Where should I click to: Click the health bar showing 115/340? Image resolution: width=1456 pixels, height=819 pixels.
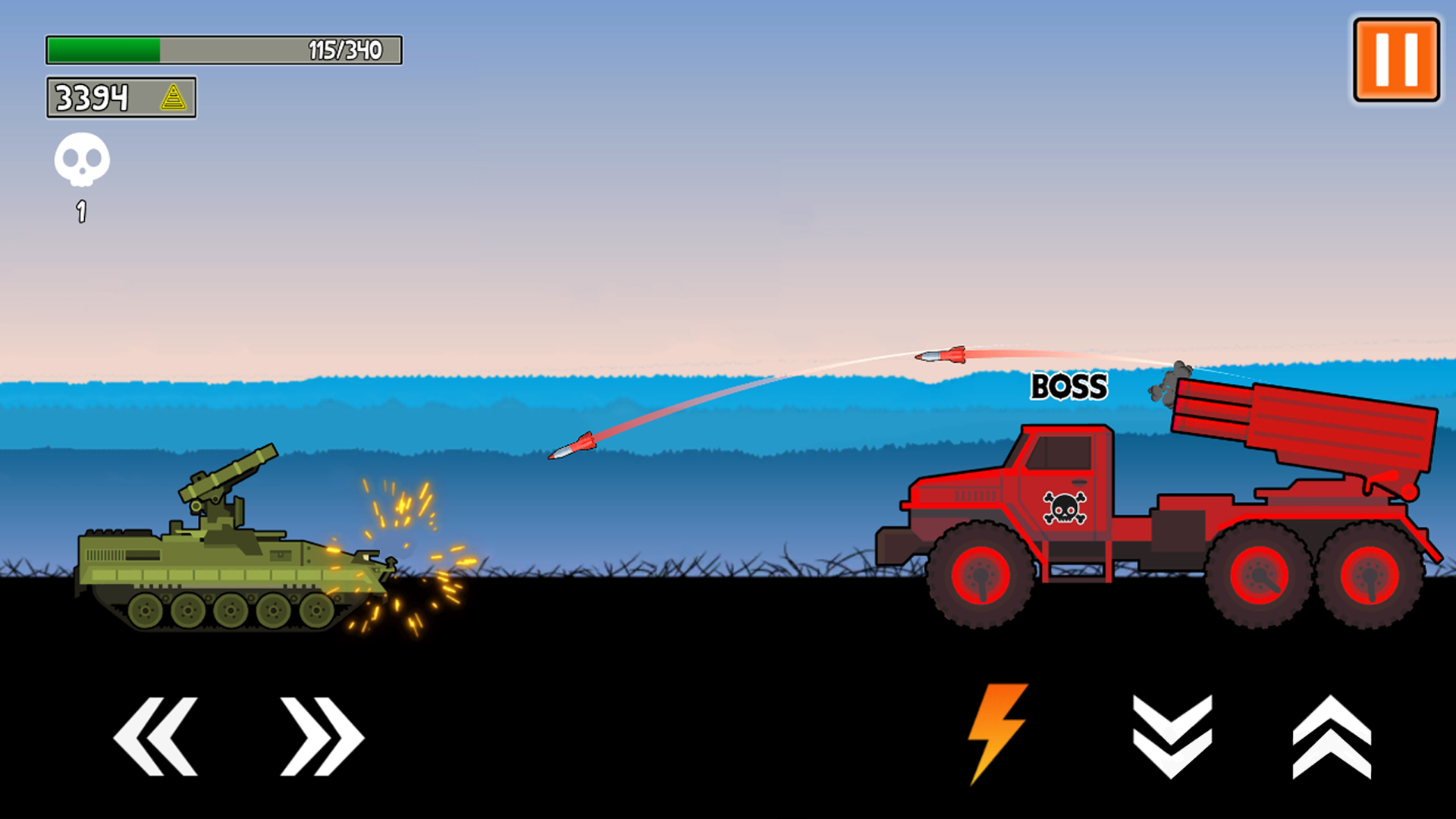tap(224, 48)
